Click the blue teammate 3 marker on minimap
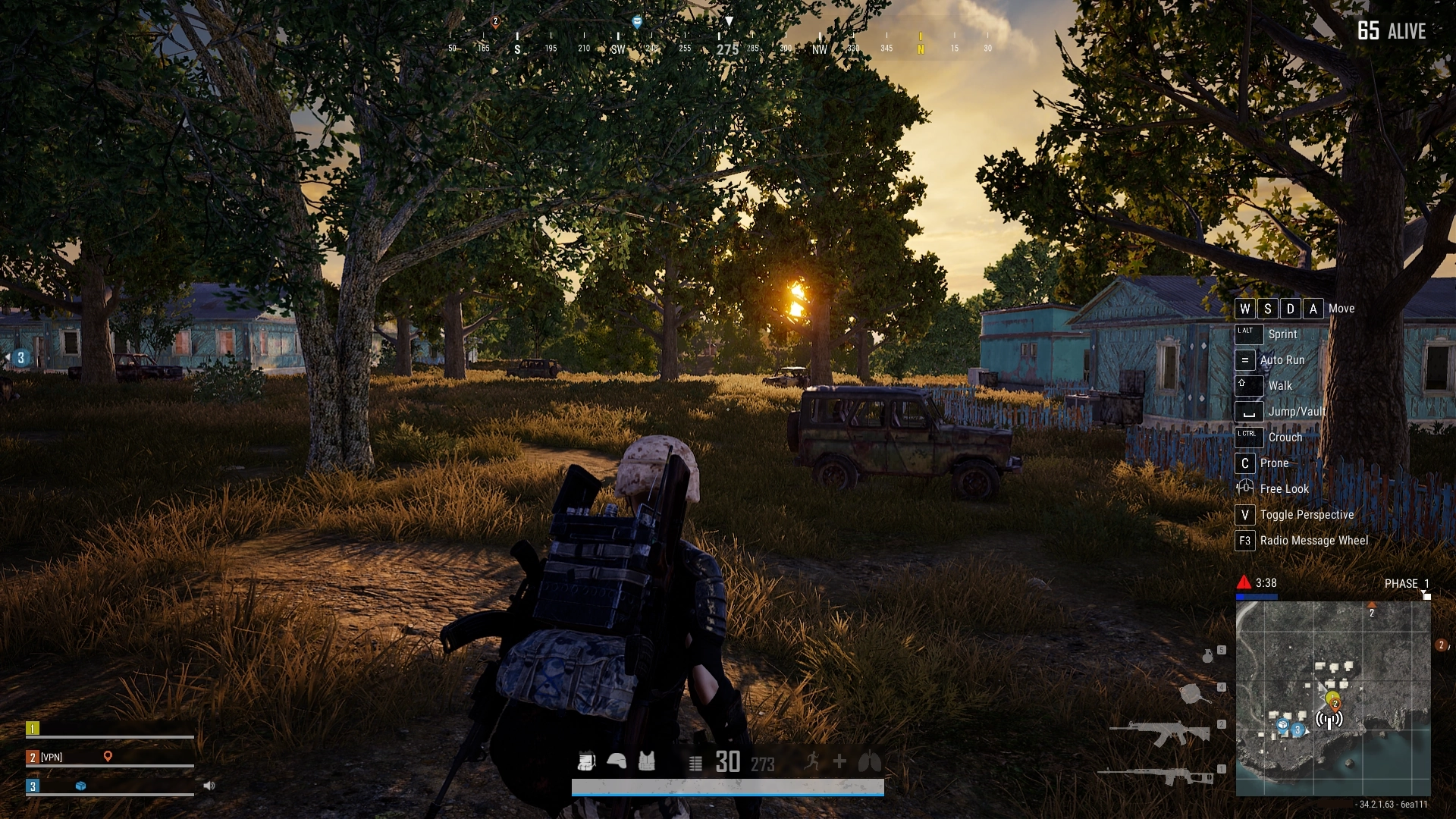1456x819 pixels. (x=1298, y=730)
